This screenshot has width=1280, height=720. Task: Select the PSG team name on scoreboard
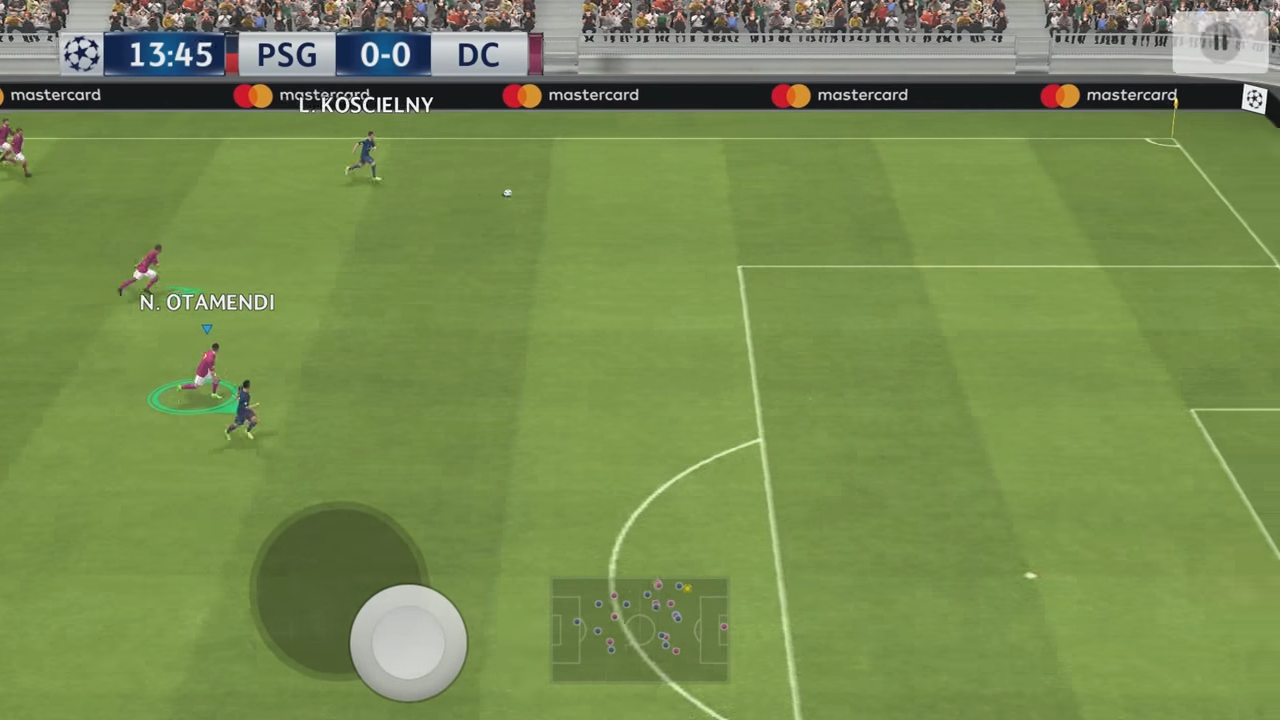point(286,55)
